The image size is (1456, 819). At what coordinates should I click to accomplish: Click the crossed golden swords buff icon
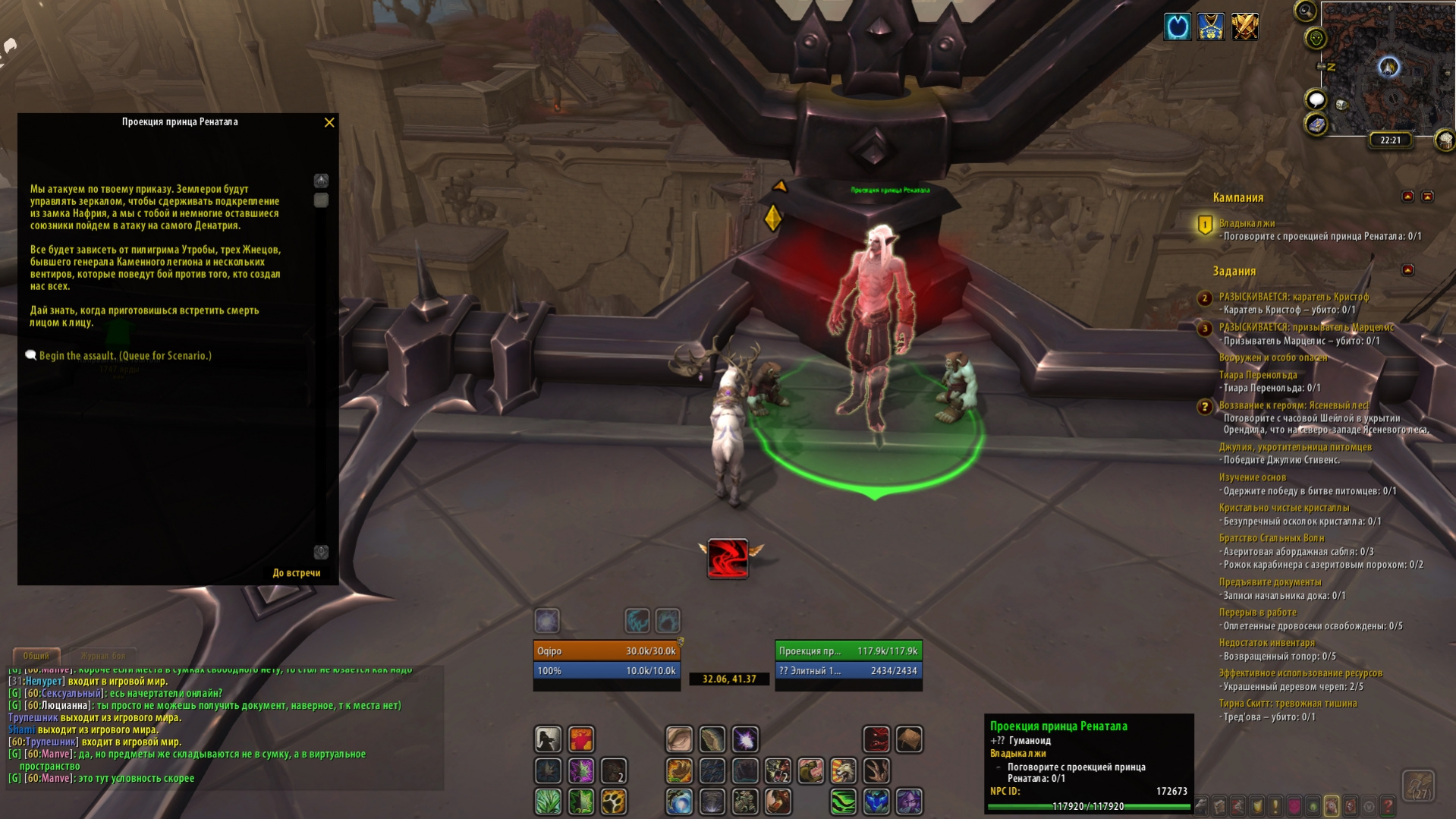[x=1244, y=27]
